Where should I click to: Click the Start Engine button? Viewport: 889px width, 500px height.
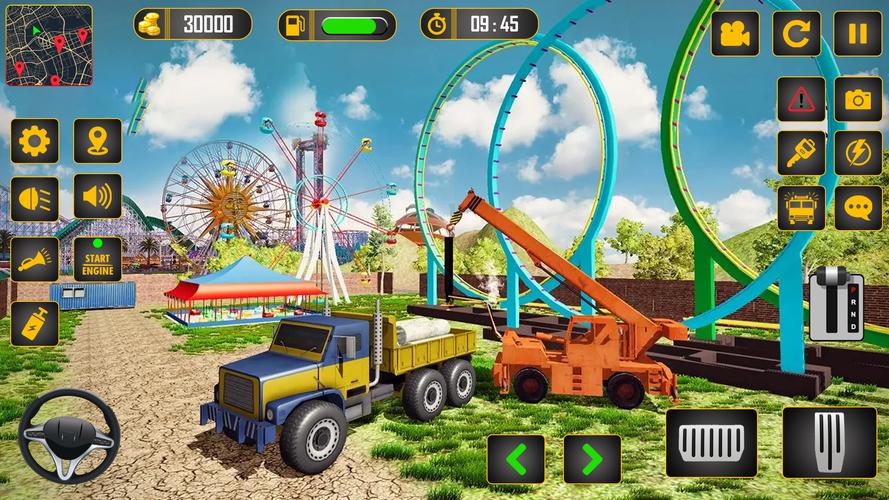(x=97, y=260)
